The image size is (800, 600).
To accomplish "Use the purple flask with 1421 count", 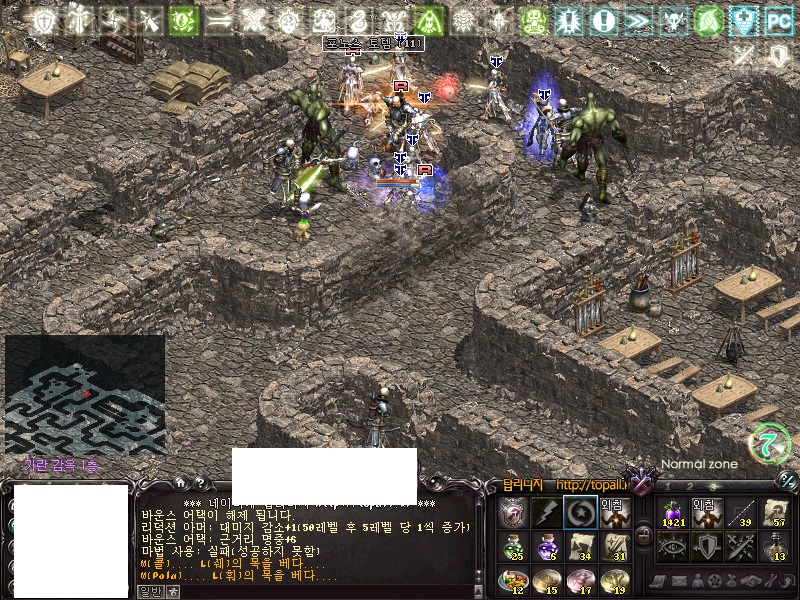I will (x=672, y=512).
